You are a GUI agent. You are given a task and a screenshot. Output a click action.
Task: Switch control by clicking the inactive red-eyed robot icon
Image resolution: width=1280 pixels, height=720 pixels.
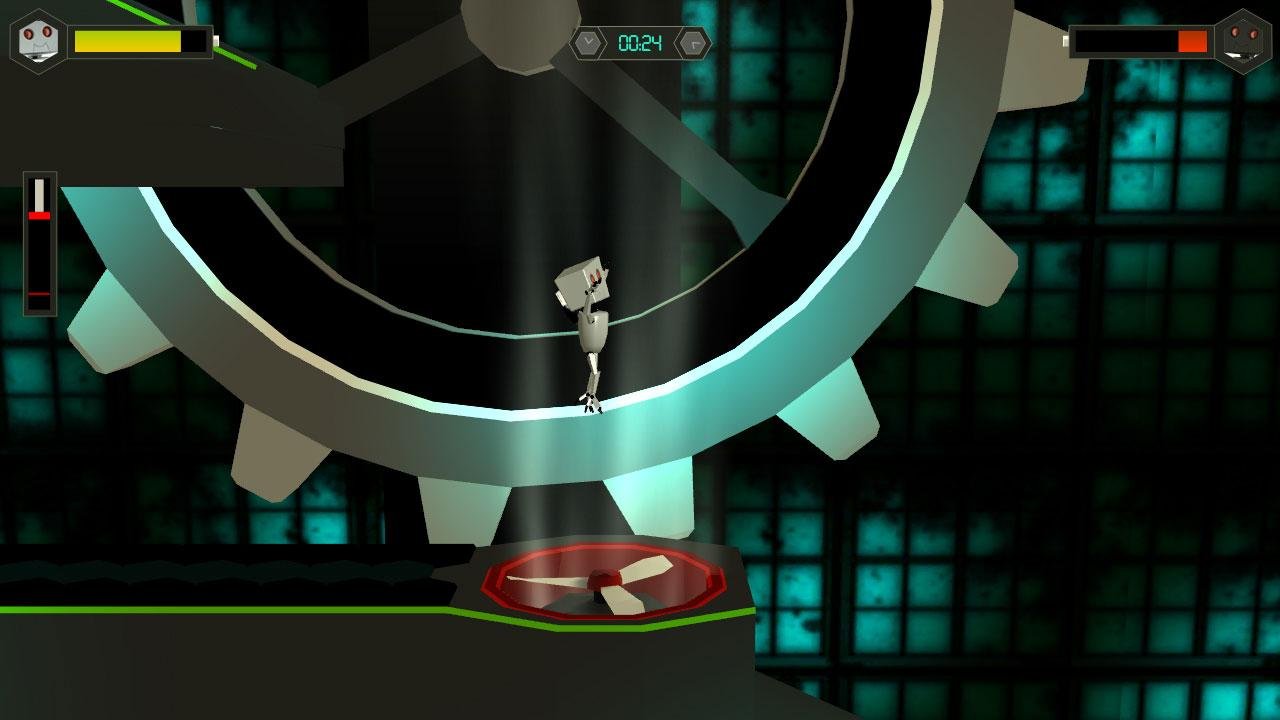pos(1243,42)
